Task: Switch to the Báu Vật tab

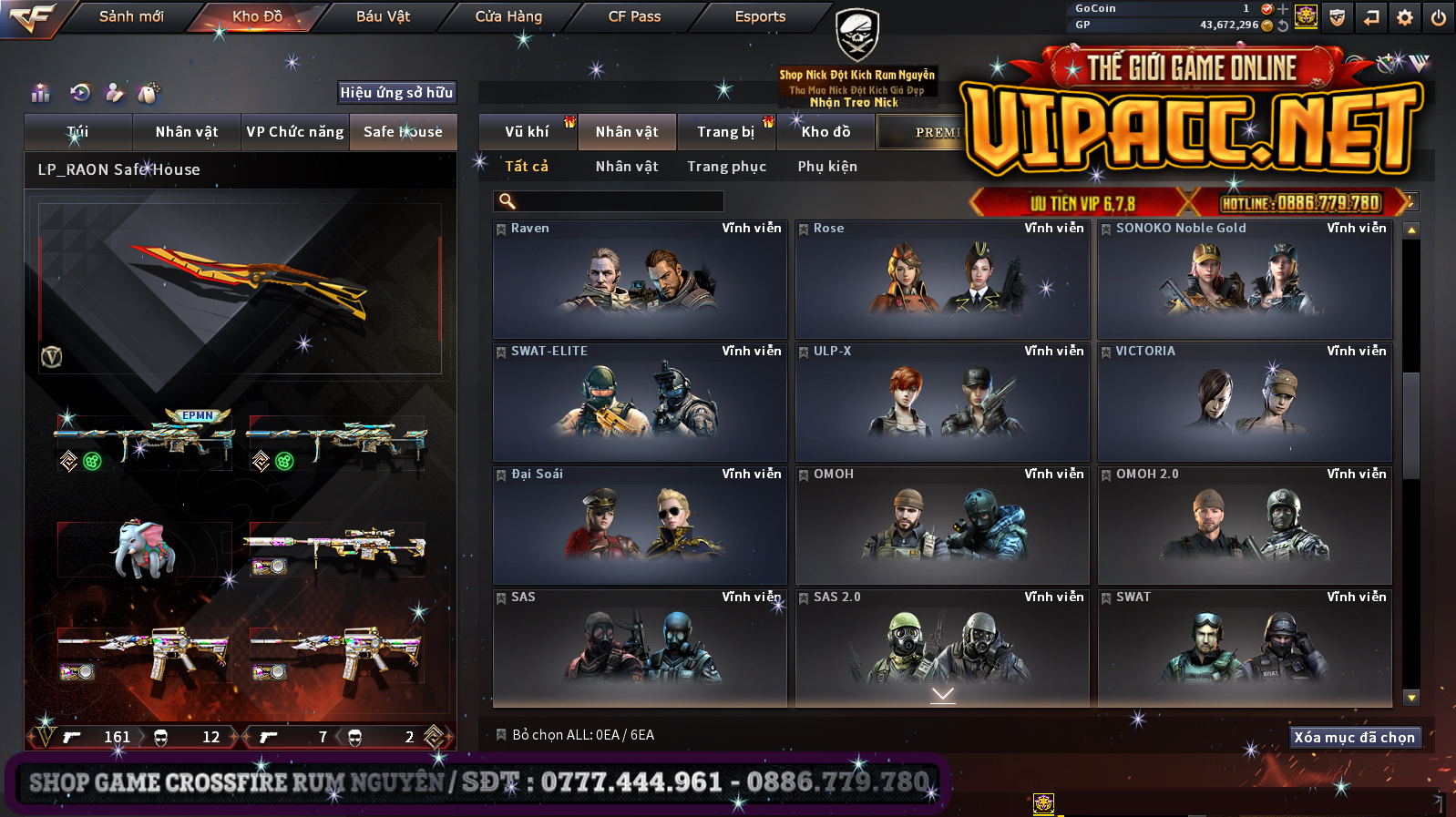Action: [383, 16]
